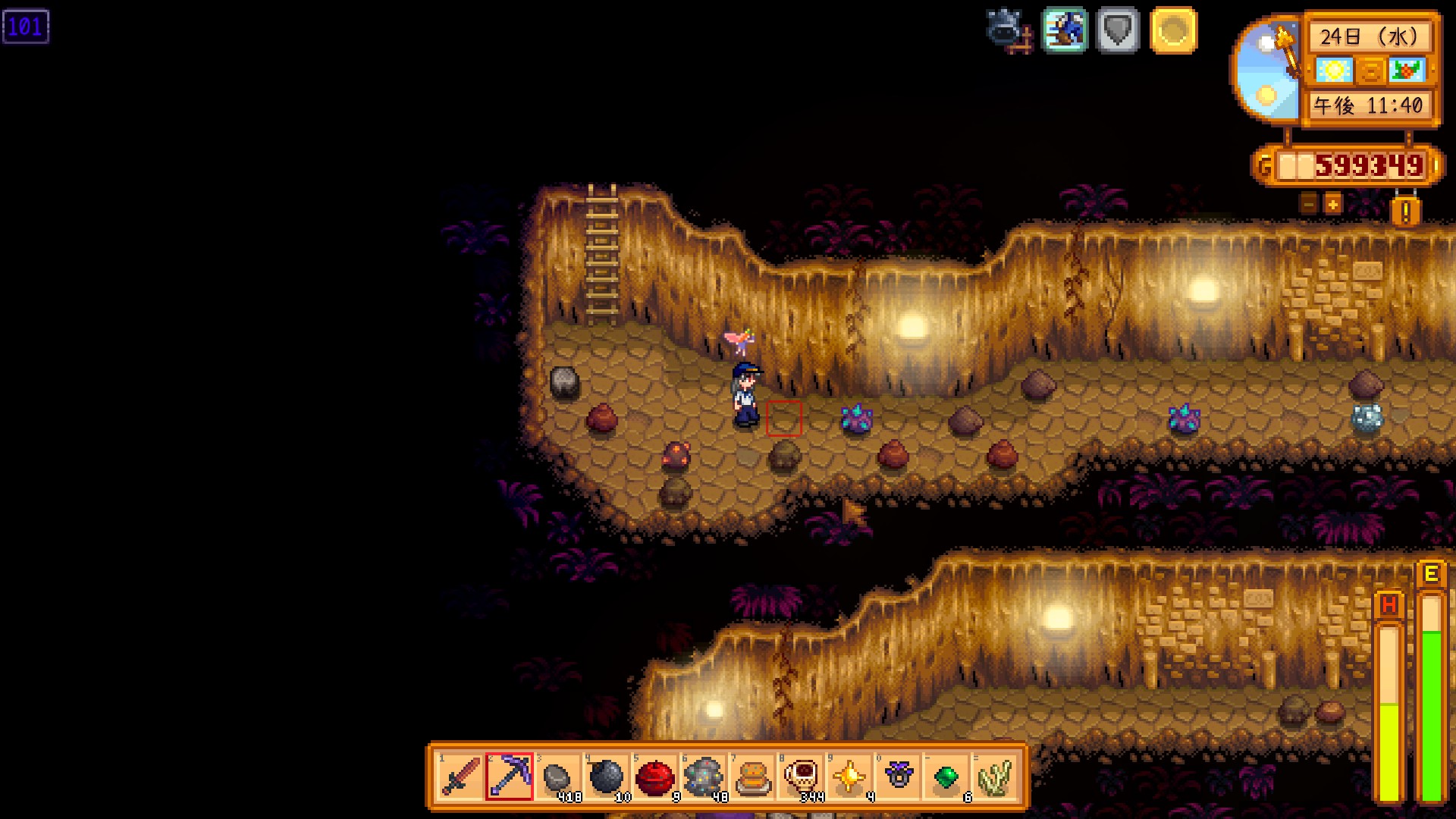
Task: Click the dark creature buff icon
Action: [x=1009, y=30]
